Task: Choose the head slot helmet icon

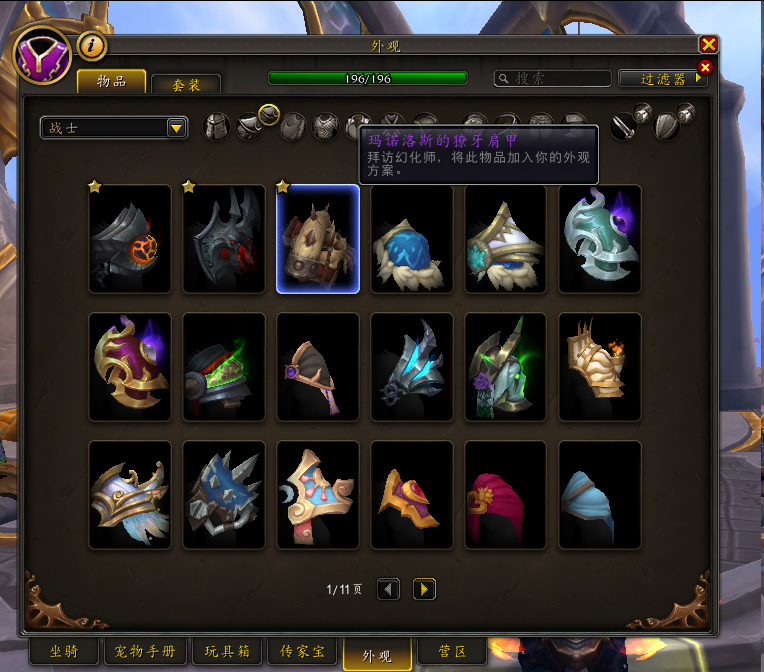Action: (x=217, y=127)
